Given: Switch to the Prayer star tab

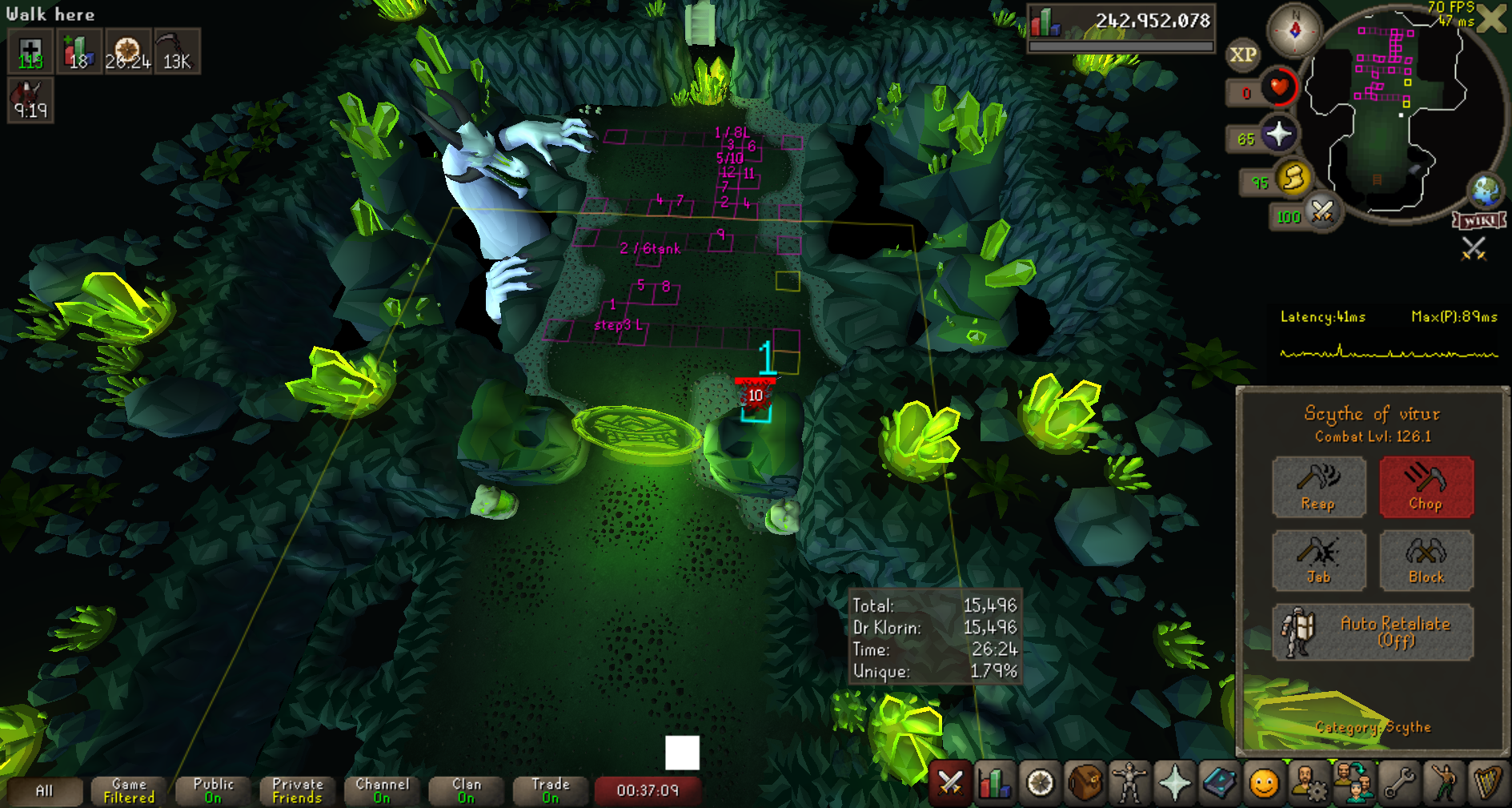Looking at the screenshot, I should coord(1174,782).
